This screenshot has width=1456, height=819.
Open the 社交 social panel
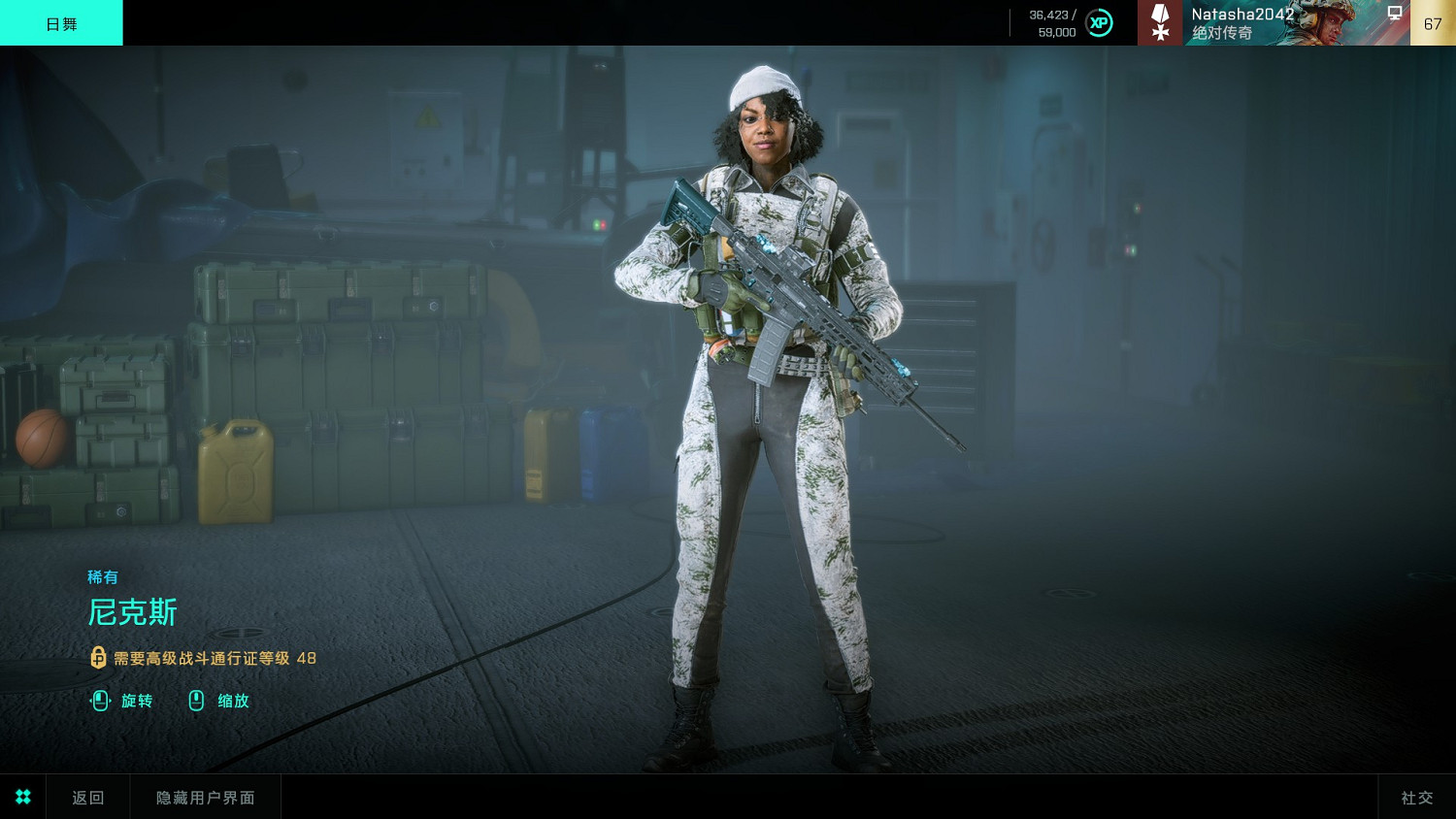tap(1416, 797)
